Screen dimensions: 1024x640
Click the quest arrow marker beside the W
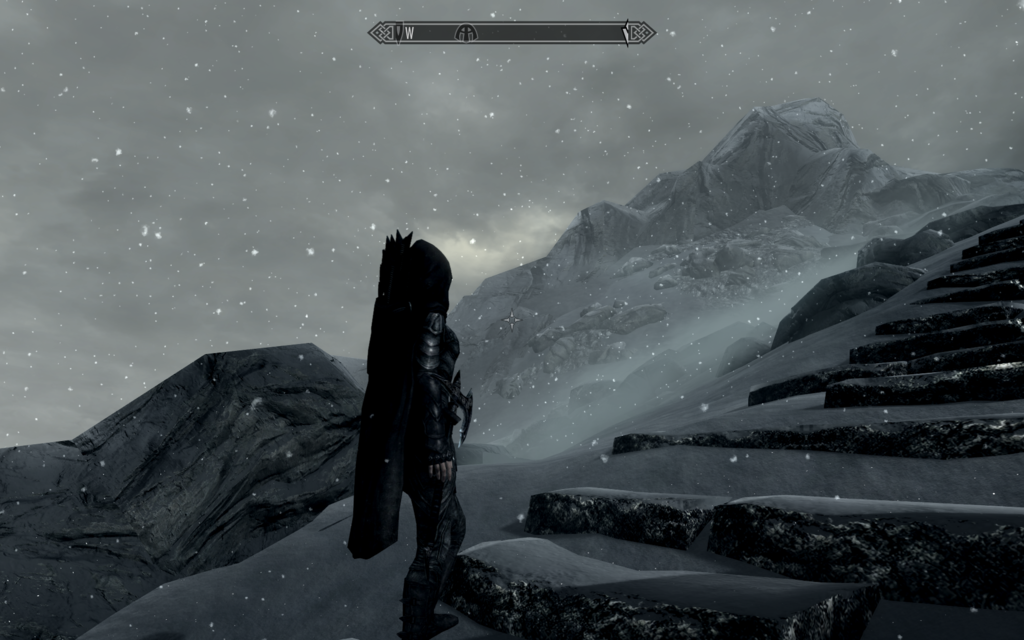(398, 33)
